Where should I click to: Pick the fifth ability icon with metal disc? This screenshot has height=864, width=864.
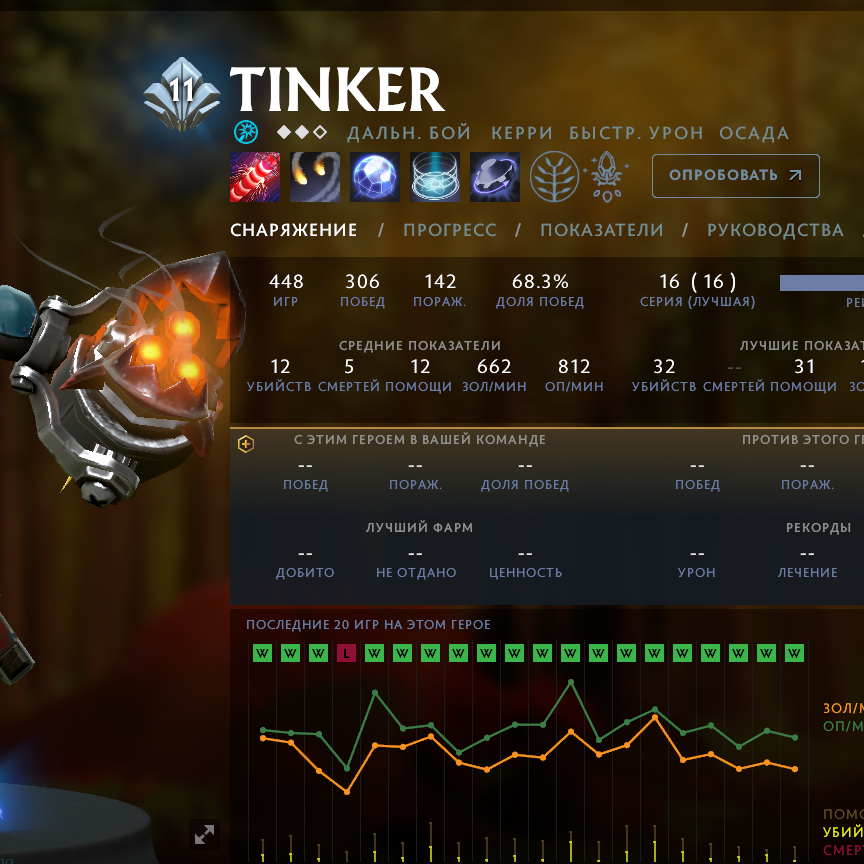pos(495,177)
